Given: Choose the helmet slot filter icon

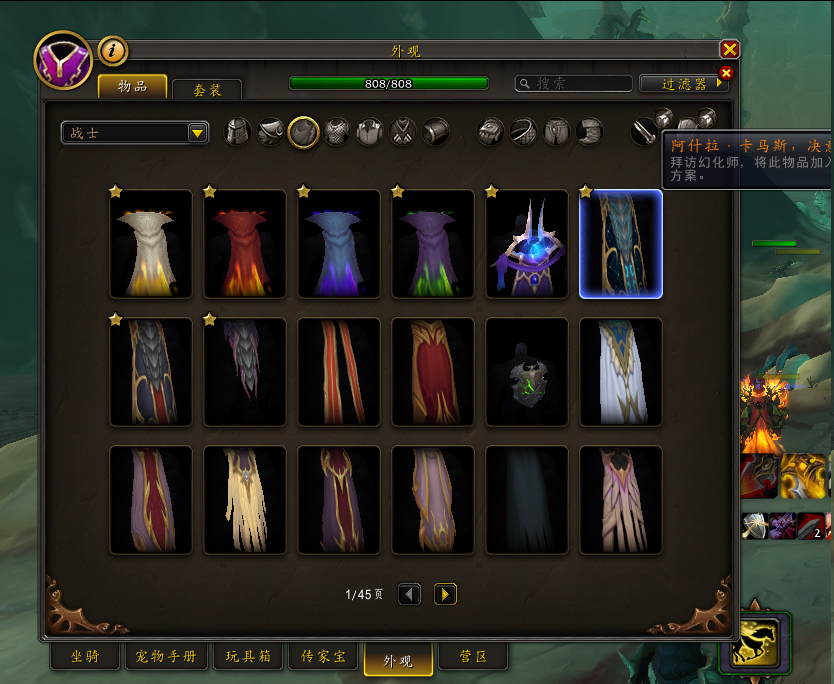Looking at the screenshot, I should click(x=237, y=132).
